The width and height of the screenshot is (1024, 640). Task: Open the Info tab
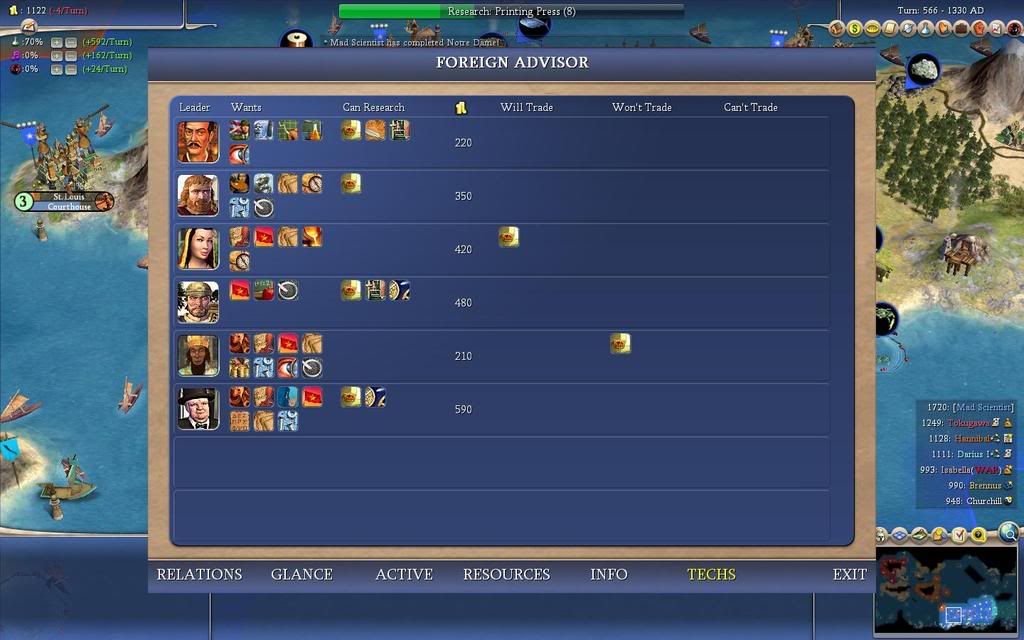click(608, 574)
